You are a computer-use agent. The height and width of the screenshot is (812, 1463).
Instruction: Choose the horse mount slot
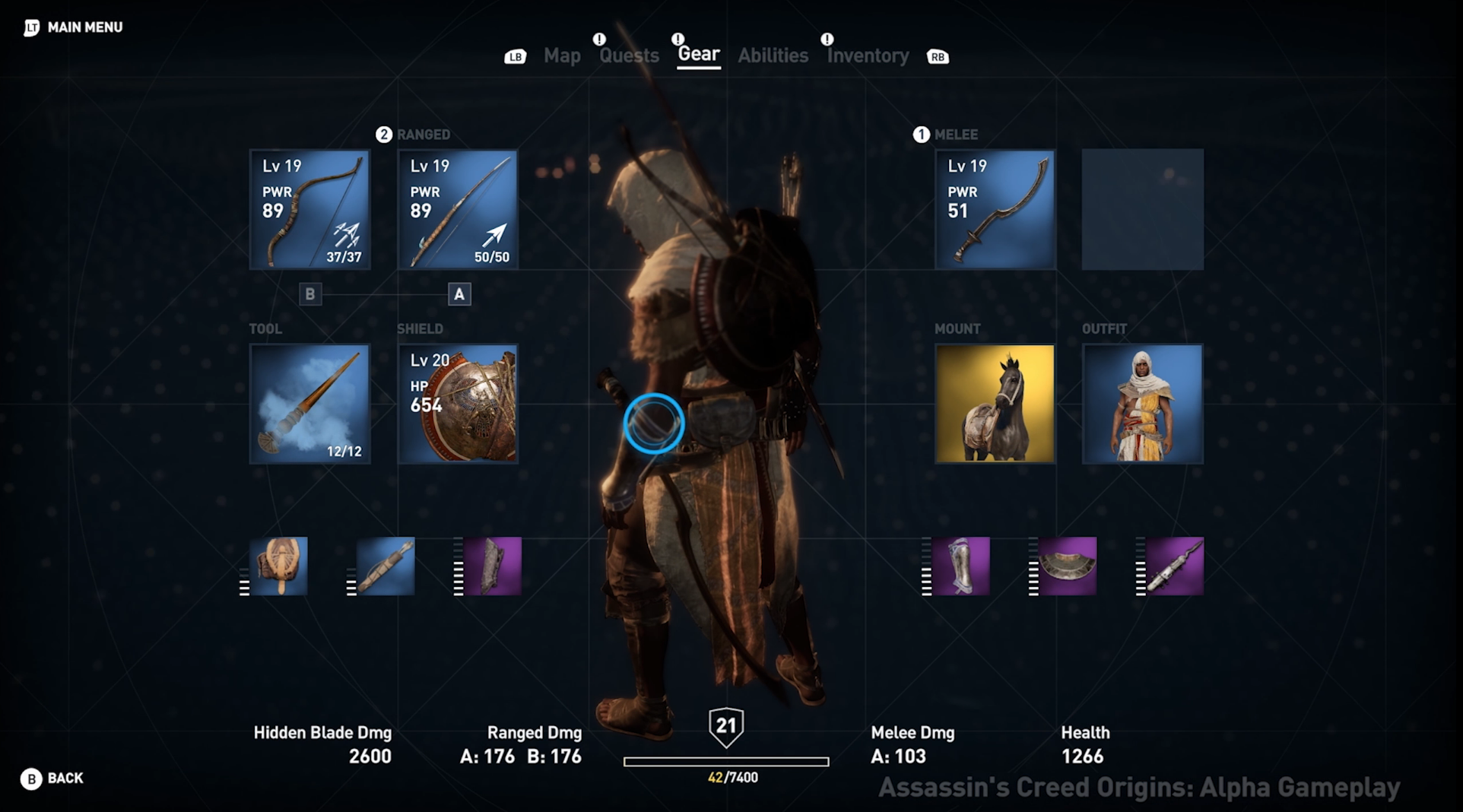(x=995, y=404)
